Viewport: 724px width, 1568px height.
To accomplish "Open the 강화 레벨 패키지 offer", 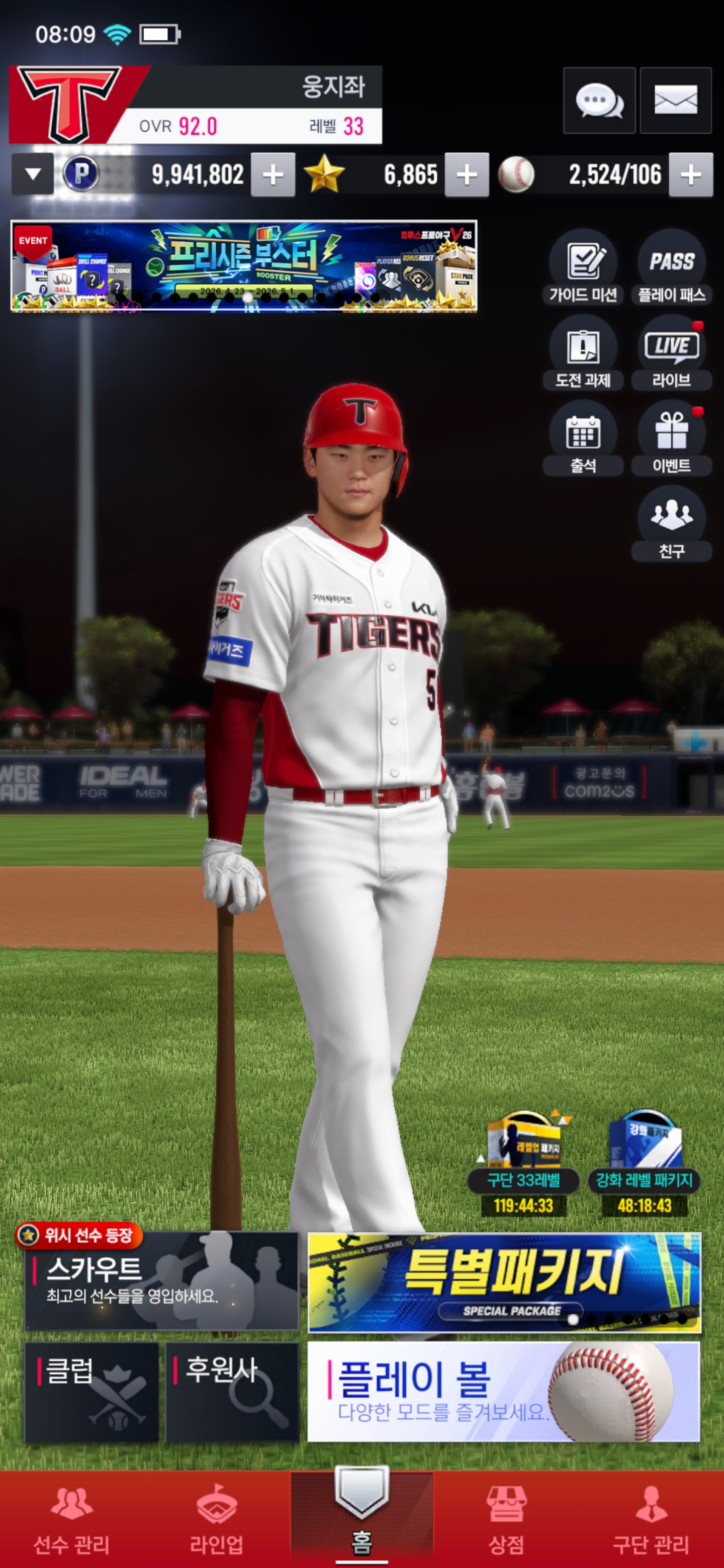I will click(x=644, y=1161).
